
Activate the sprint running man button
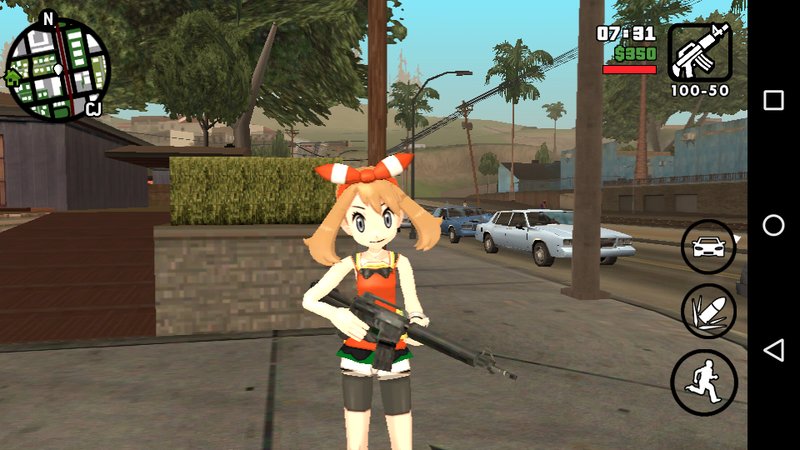(704, 382)
